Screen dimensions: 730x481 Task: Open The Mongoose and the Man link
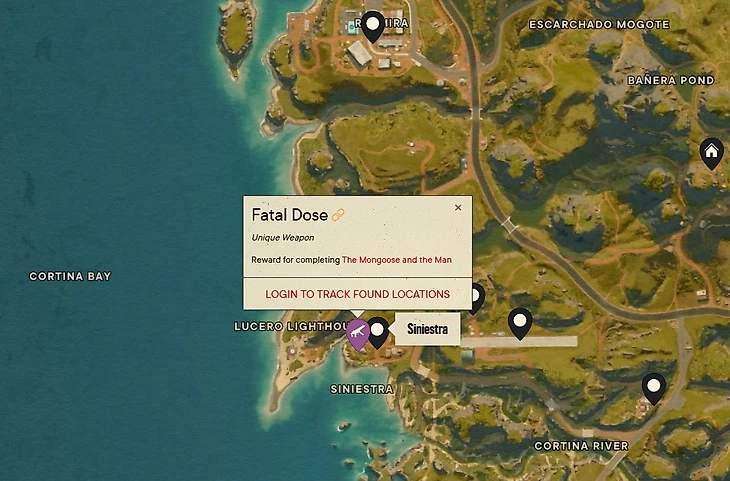click(396, 260)
